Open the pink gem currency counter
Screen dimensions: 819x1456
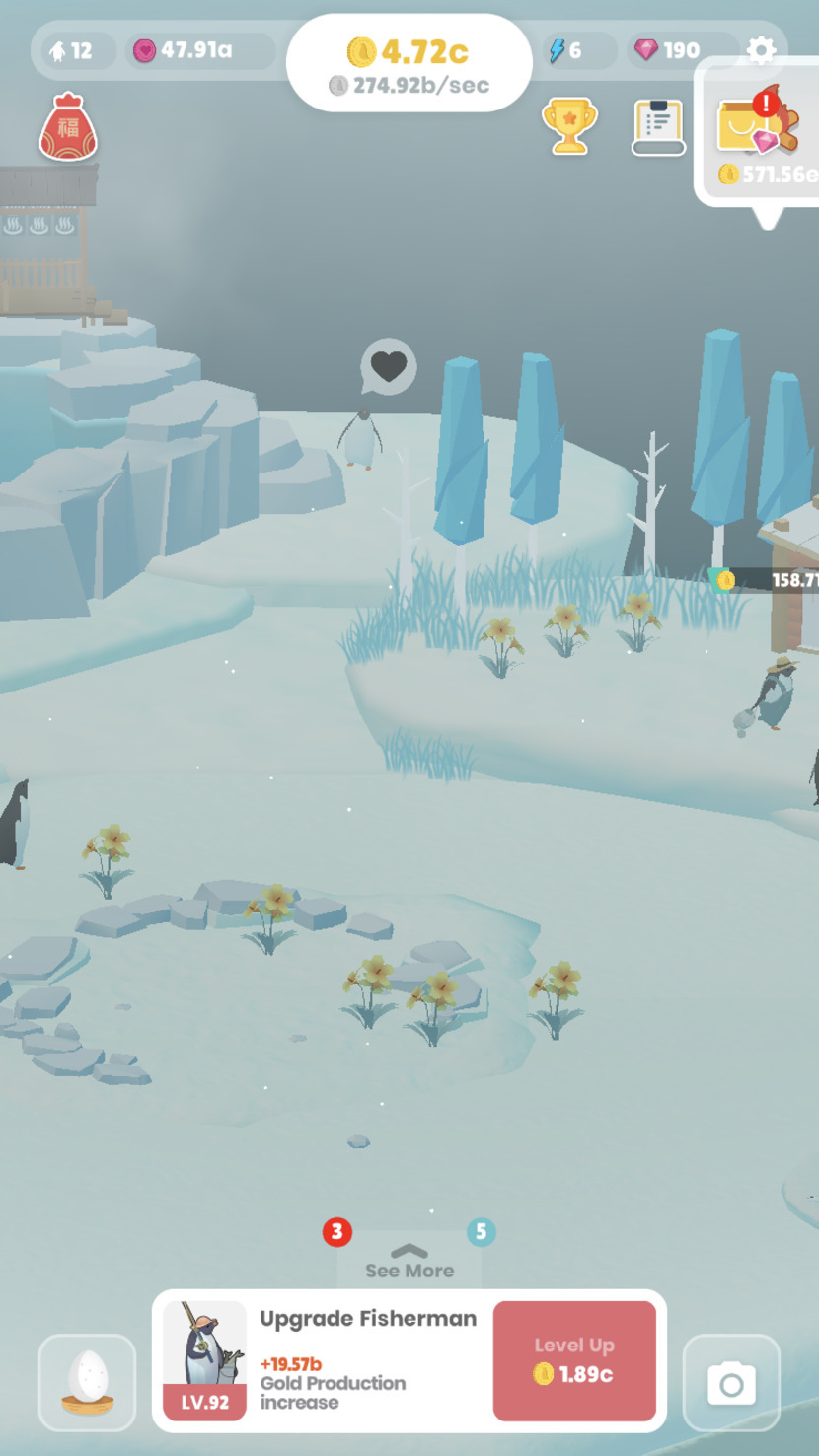click(x=668, y=50)
